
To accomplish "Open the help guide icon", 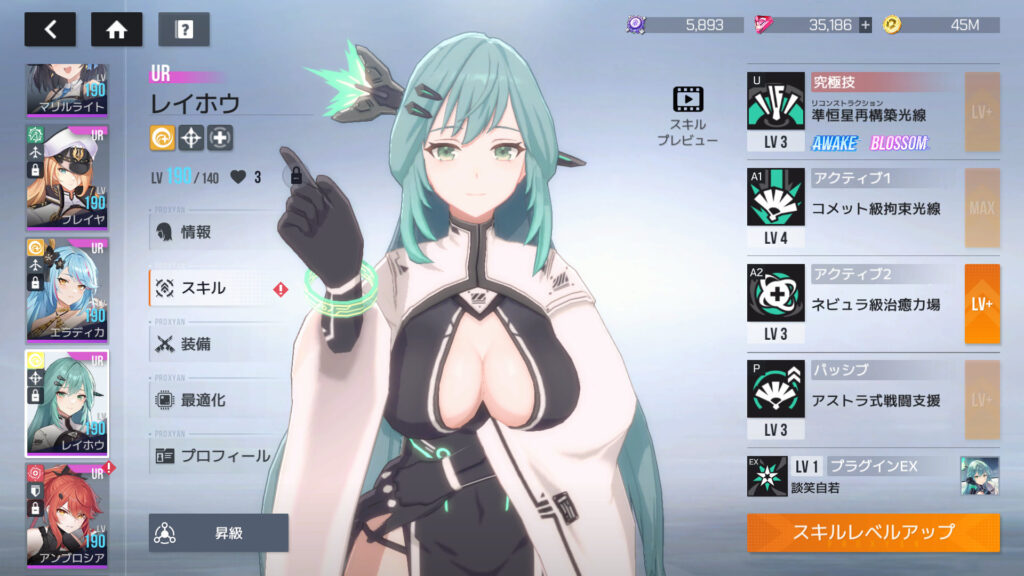I will (184, 29).
